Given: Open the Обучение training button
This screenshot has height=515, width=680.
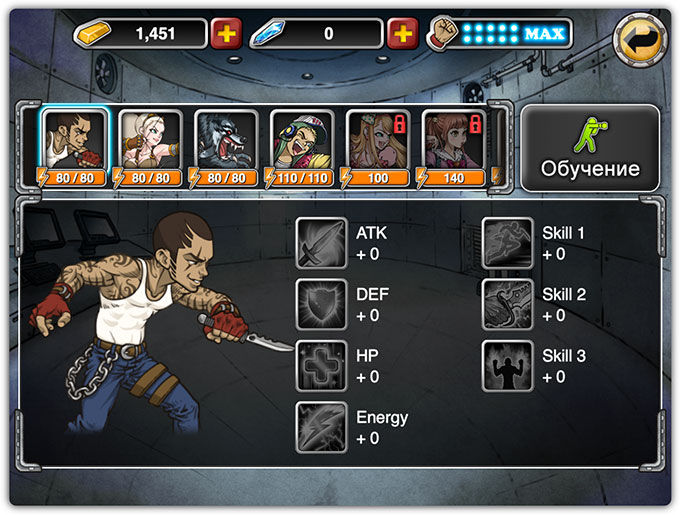Looking at the screenshot, I should [590, 148].
